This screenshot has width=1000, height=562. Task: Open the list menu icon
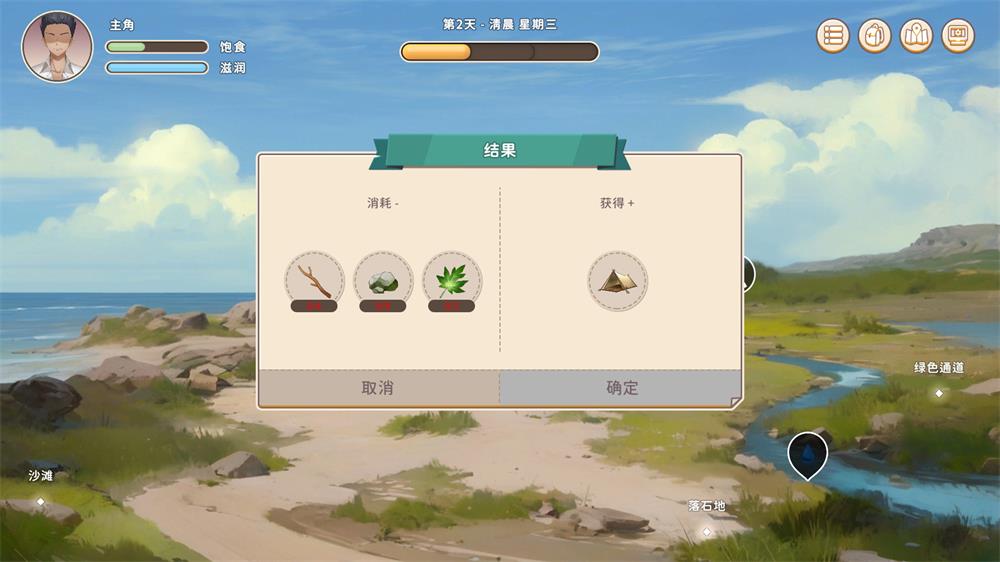click(833, 36)
